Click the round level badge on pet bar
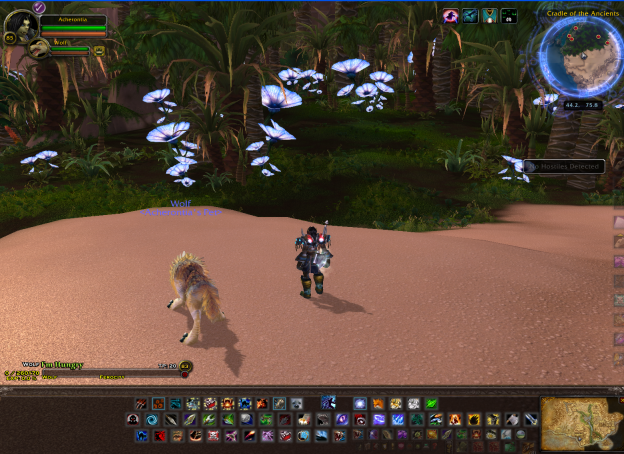This screenshot has height=454, width=624. point(185,367)
